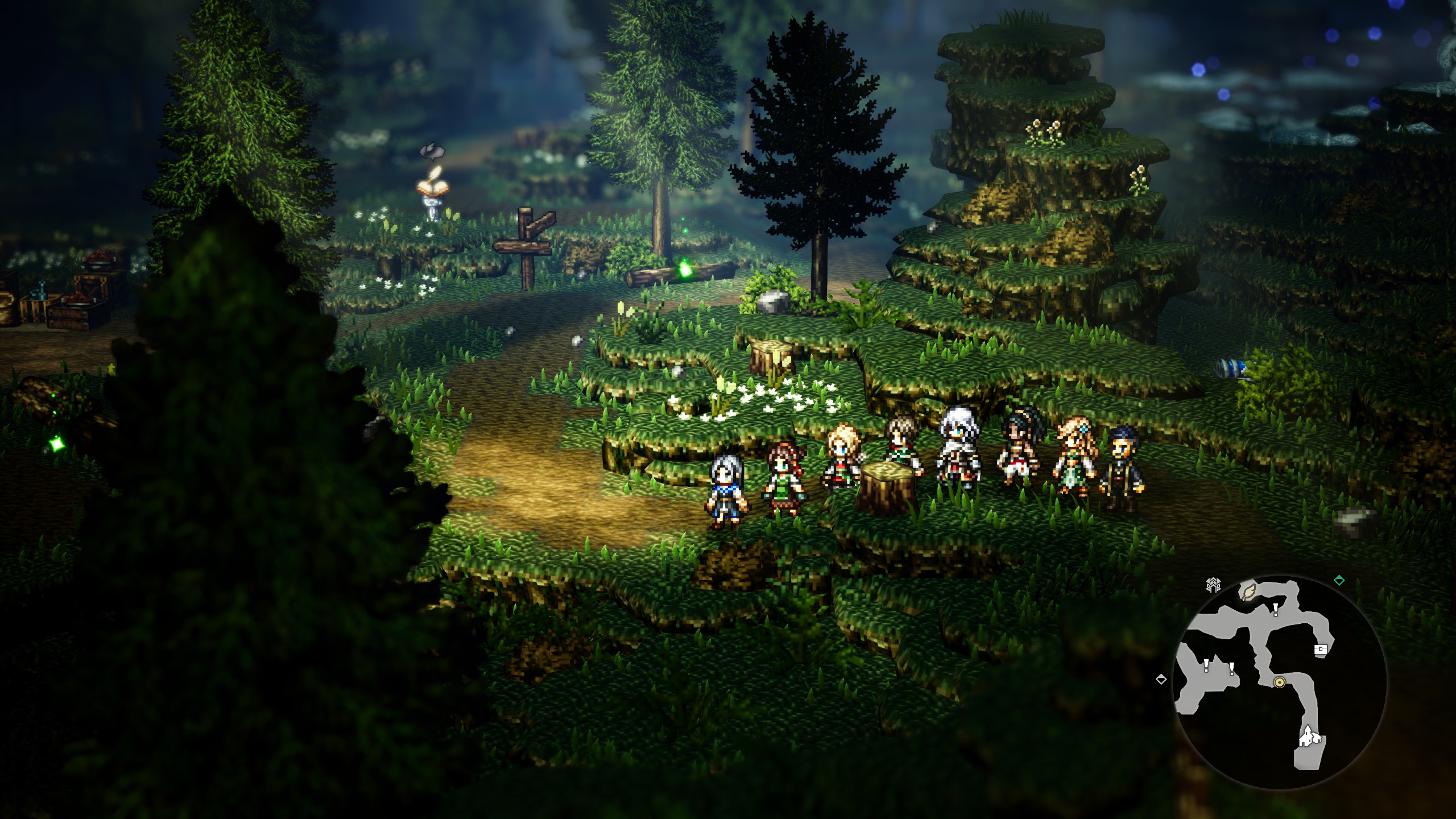
Task: Click the small chest icon on the minimap's right
Action: 1321,650
